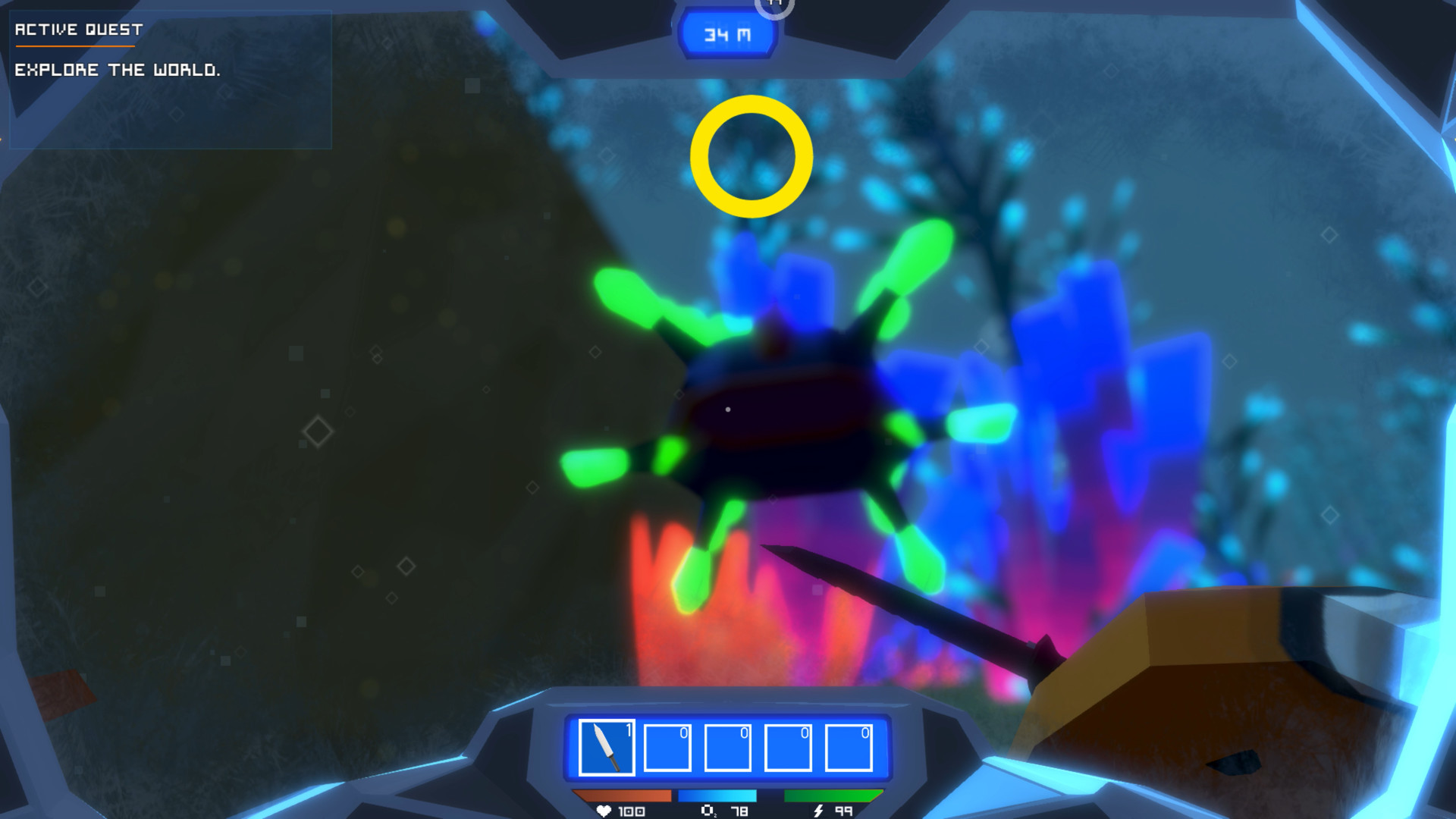This screenshot has width=1456, height=819.
Task: Select the fifth empty hotbar slot
Action: click(x=847, y=748)
